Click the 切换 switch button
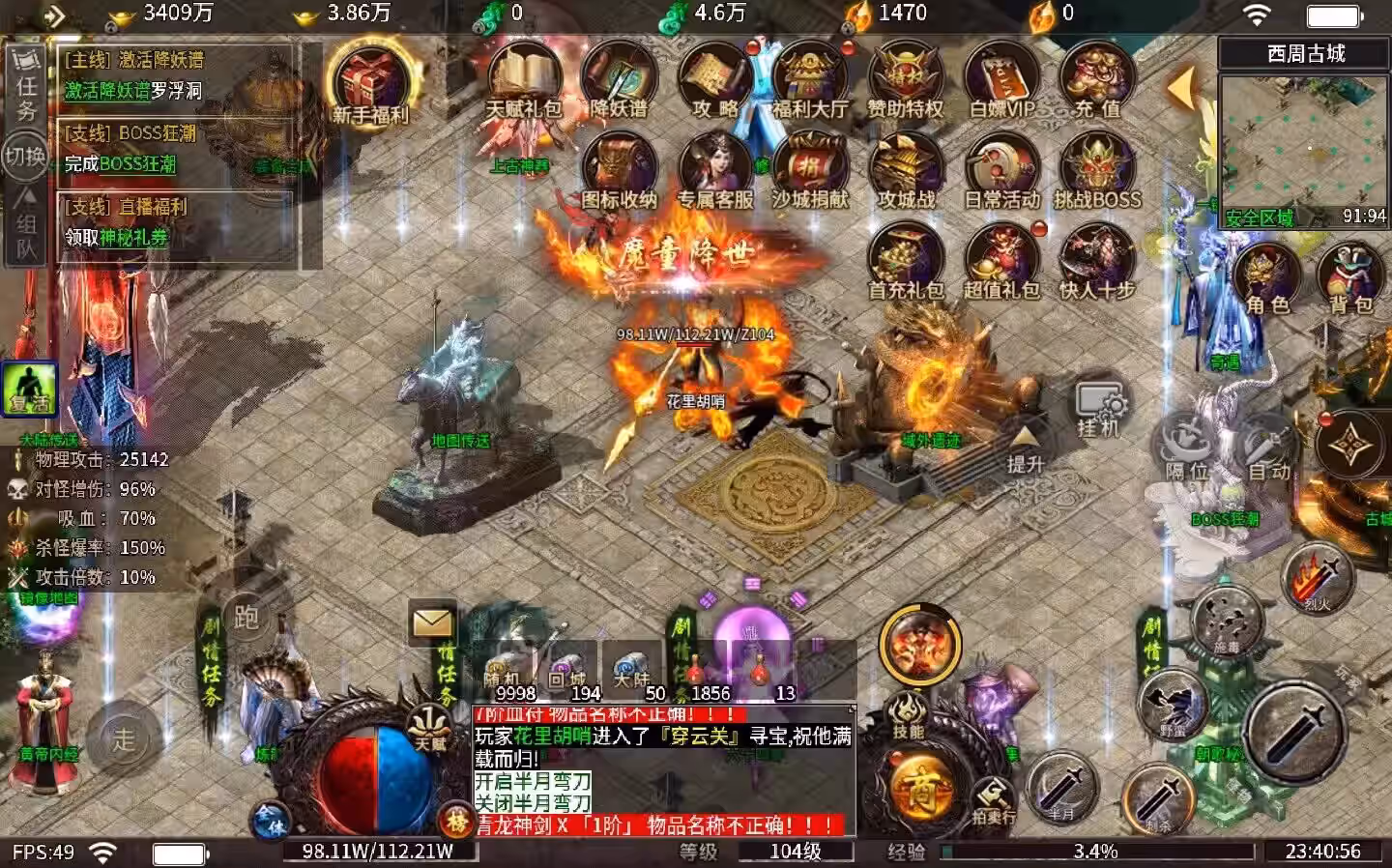This screenshot has height=868, width=1392. 25,156
